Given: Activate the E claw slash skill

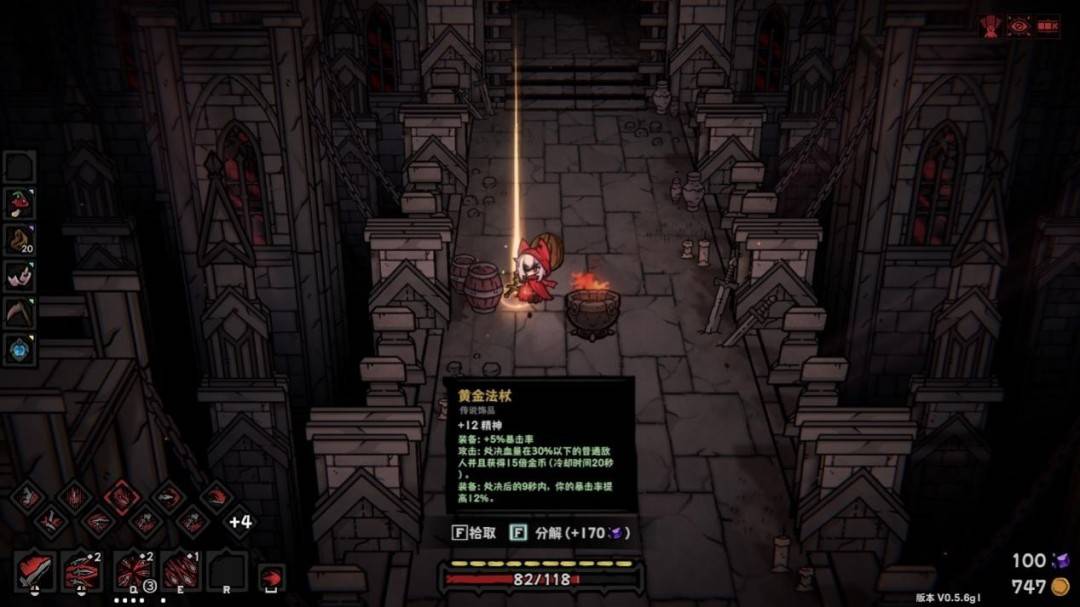Looking at the screenshot, I should [182, 570].
